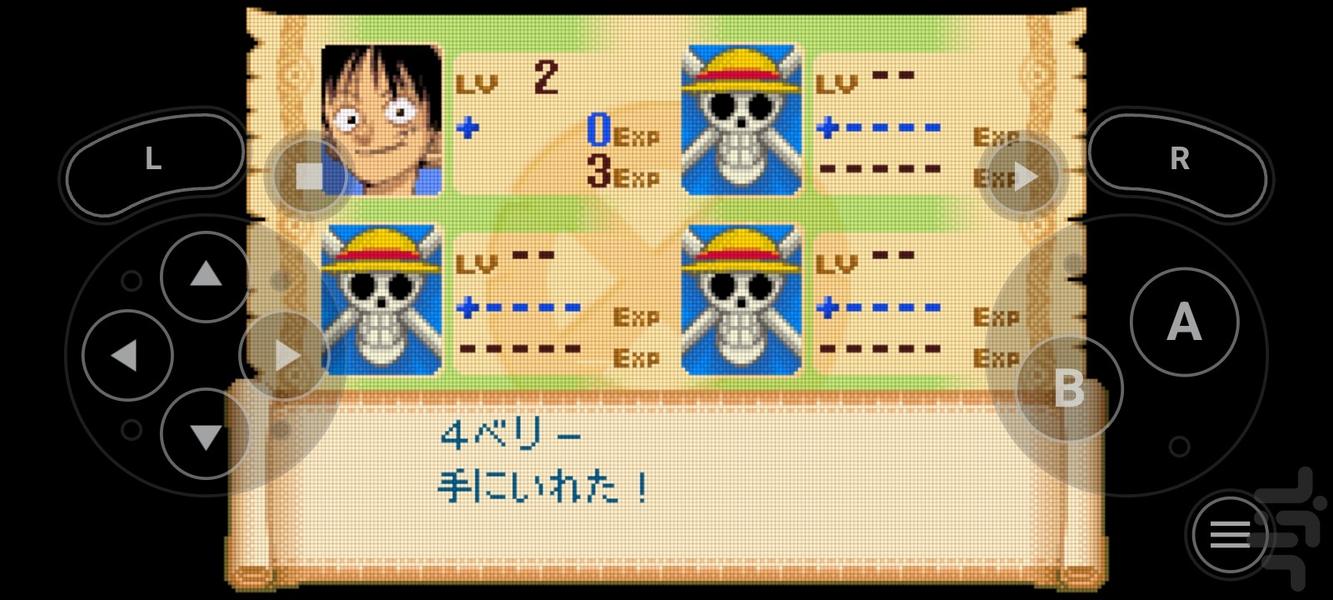1333x600 pixels.
Task: Click the round square-icon select button
Action: click(x=309, y=177)
